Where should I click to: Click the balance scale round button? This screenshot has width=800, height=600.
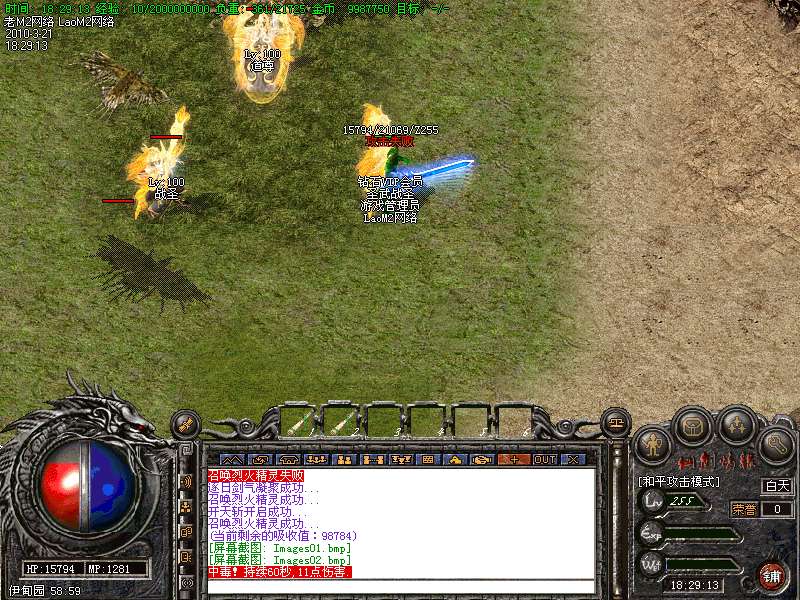pyautogui.click(x=617, y=420)
